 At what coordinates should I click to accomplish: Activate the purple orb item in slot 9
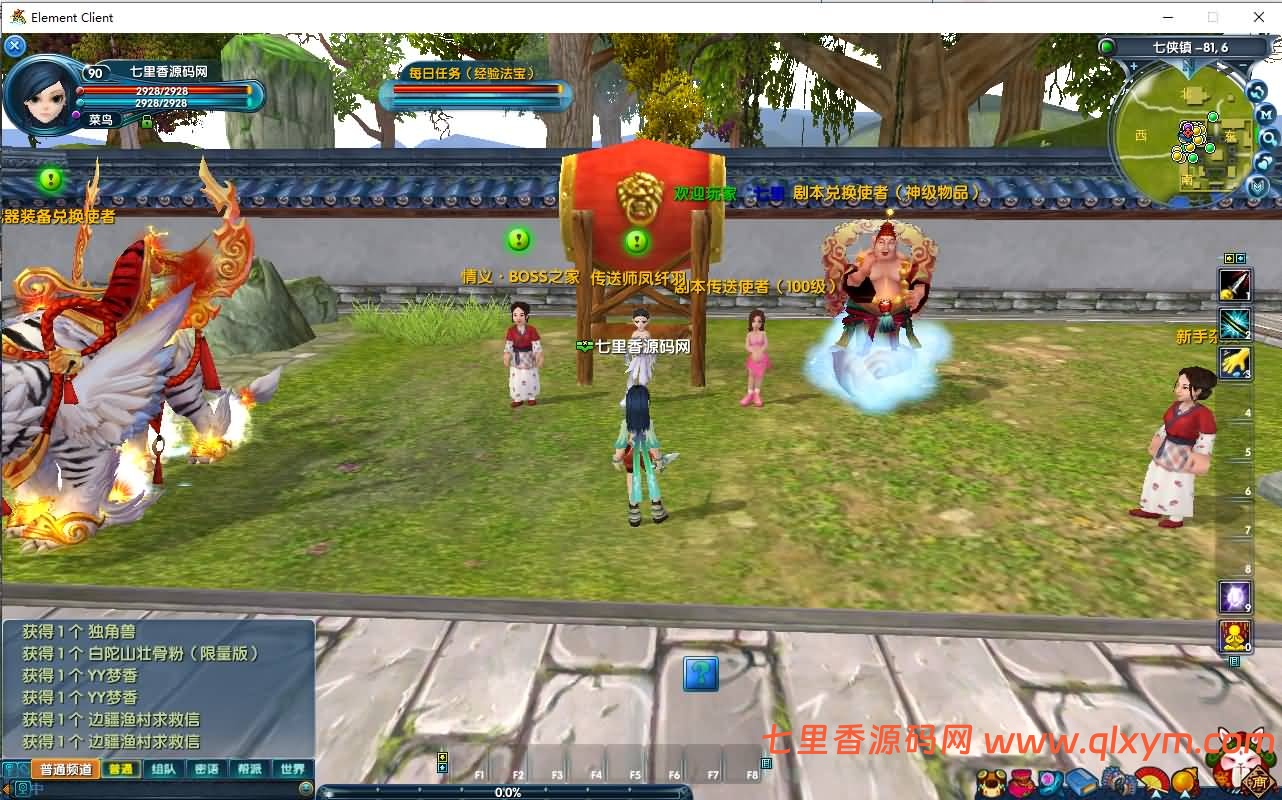[1235, 597]
